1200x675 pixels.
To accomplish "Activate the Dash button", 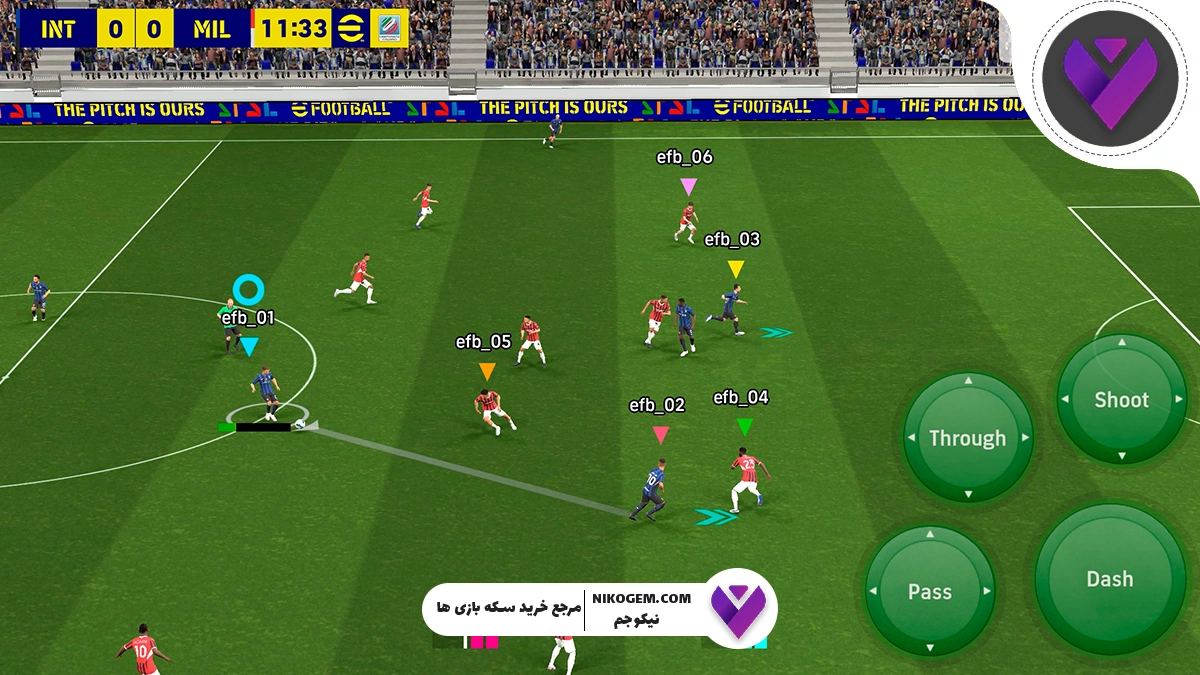I will tap(1110, 579).
